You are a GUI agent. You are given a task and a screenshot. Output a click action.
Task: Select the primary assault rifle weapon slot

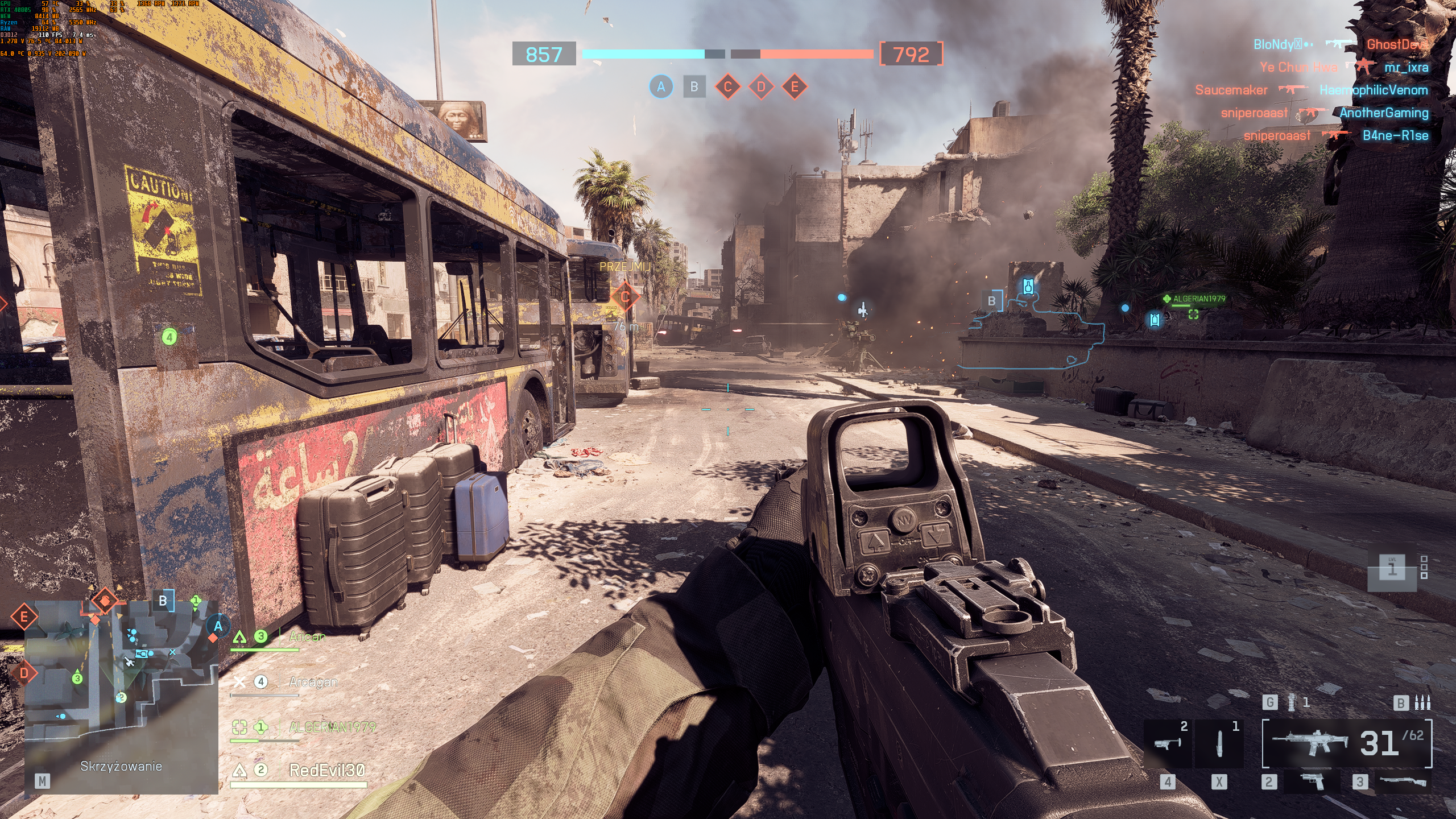click(1347, 743)
